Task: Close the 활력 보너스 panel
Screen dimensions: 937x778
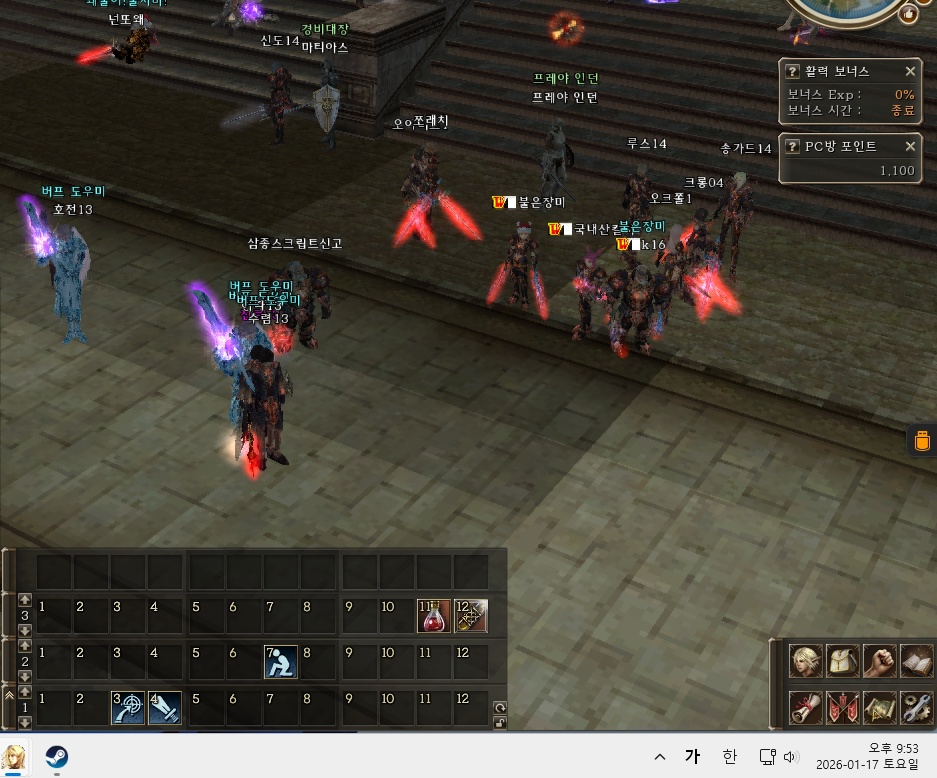Action: [x=910, y=72]
